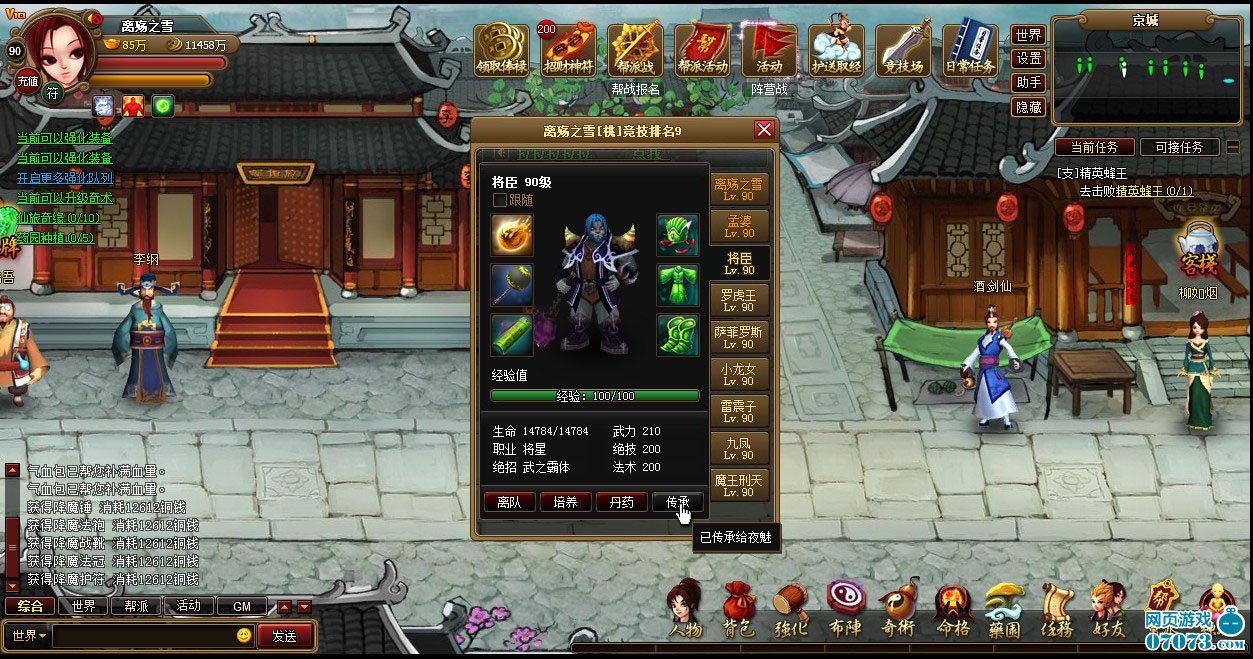Open the 日常任务 daily quests icon

(x=969, y=50)
